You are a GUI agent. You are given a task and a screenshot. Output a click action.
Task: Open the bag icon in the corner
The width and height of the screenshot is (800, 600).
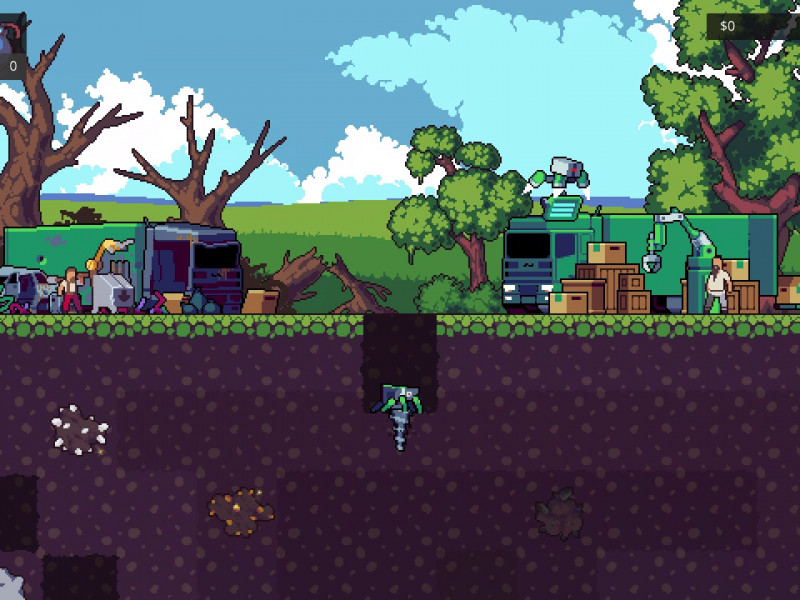tap(10, 38)
